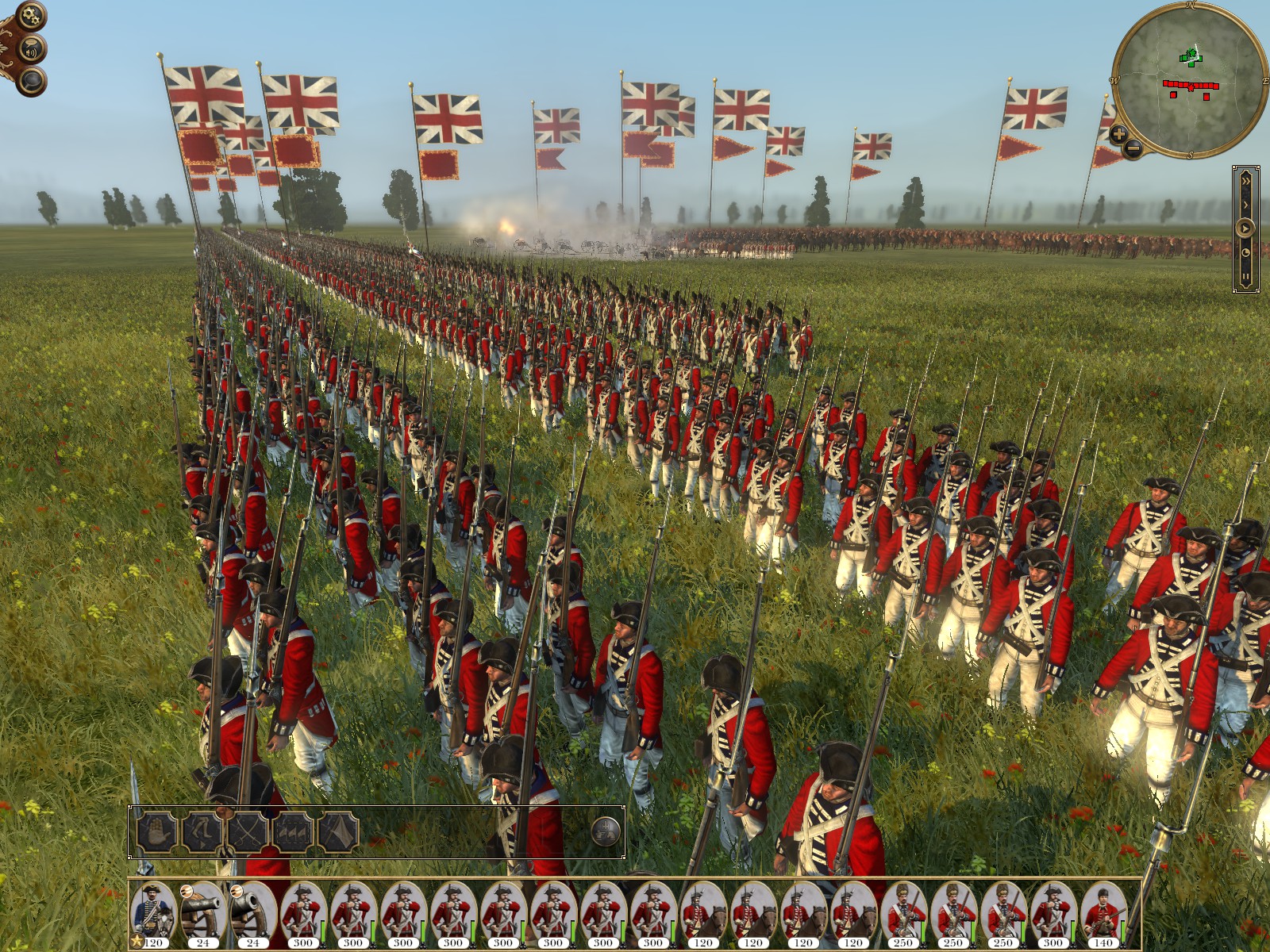Screen dimensions: 1270x952
Task: Toggle melee mode with the crossed swords
Action: coord(249,831)
